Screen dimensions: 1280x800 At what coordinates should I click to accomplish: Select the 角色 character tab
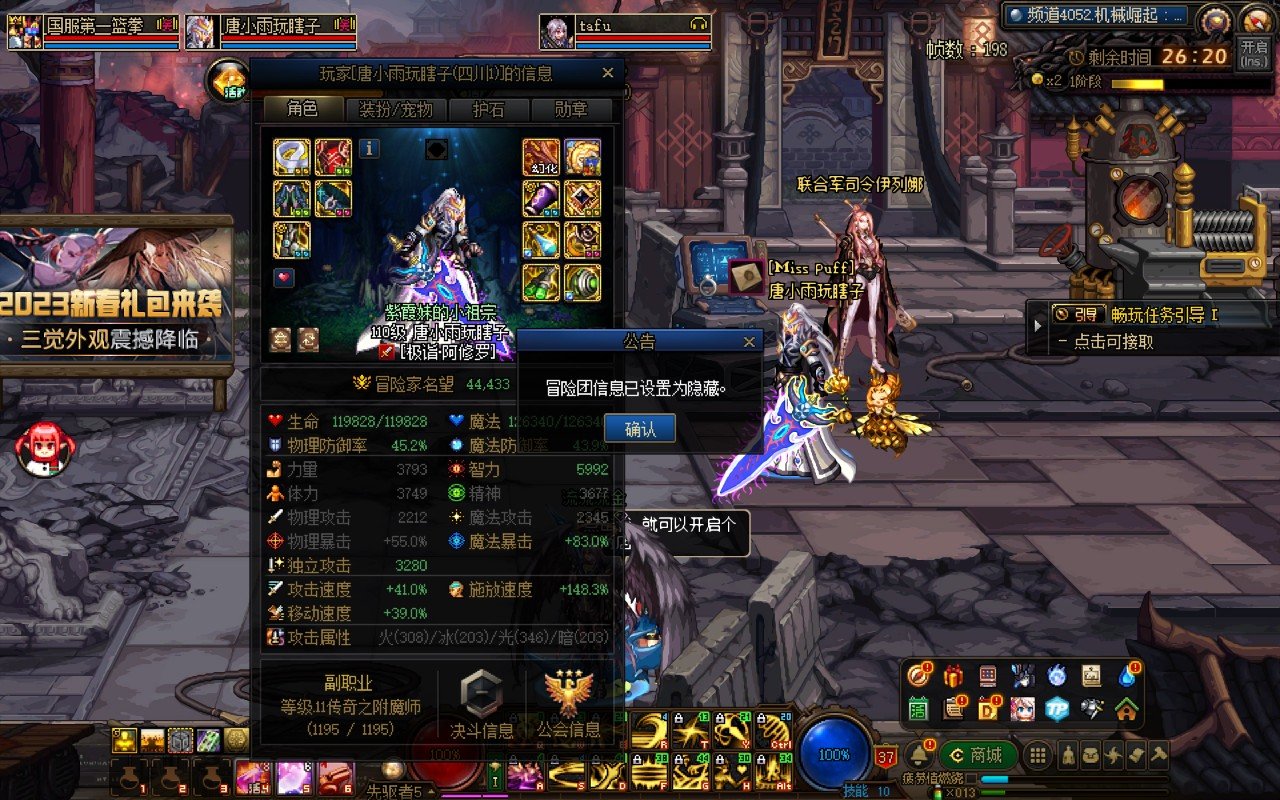(x=303, y=109)
